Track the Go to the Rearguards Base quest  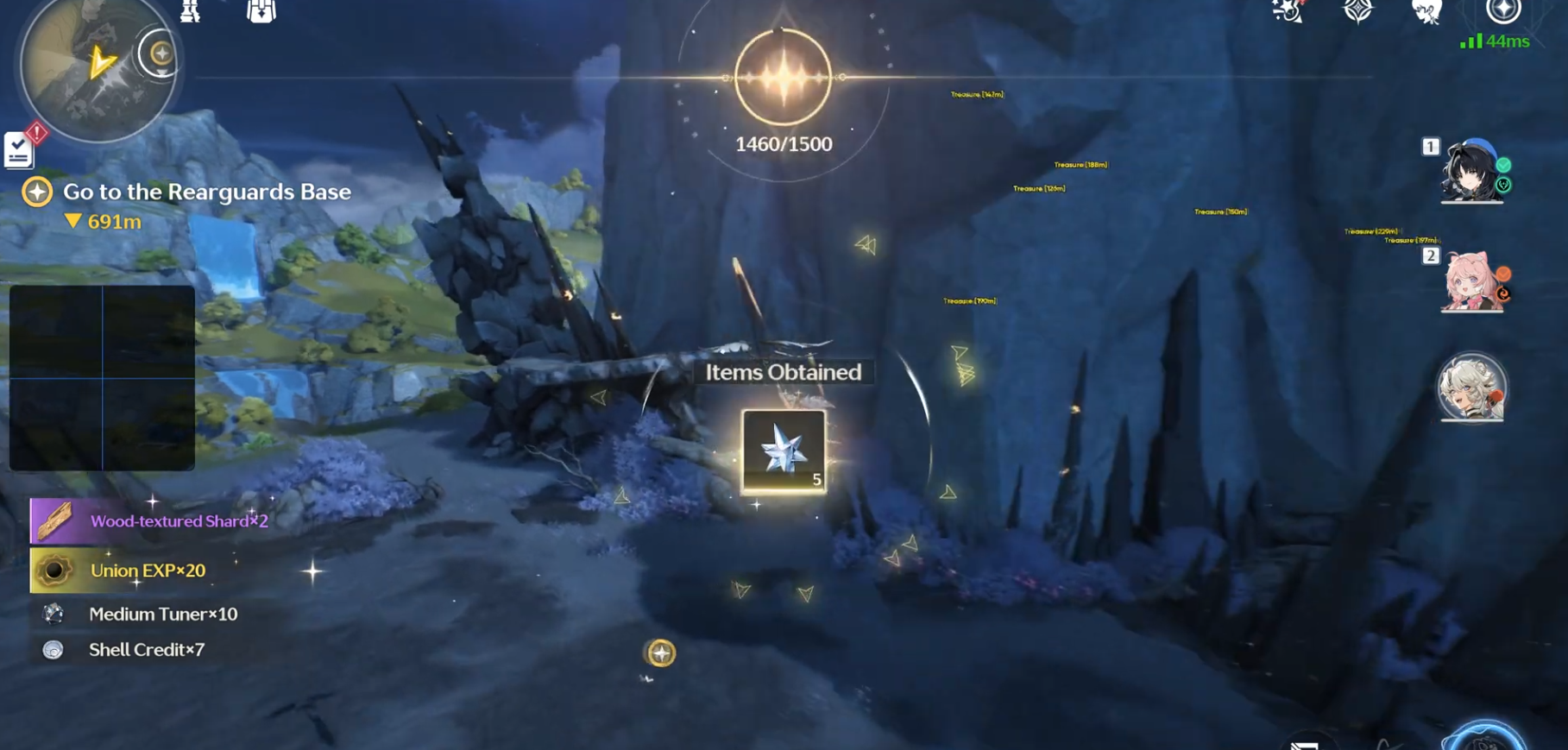click(x=206, y=192)
